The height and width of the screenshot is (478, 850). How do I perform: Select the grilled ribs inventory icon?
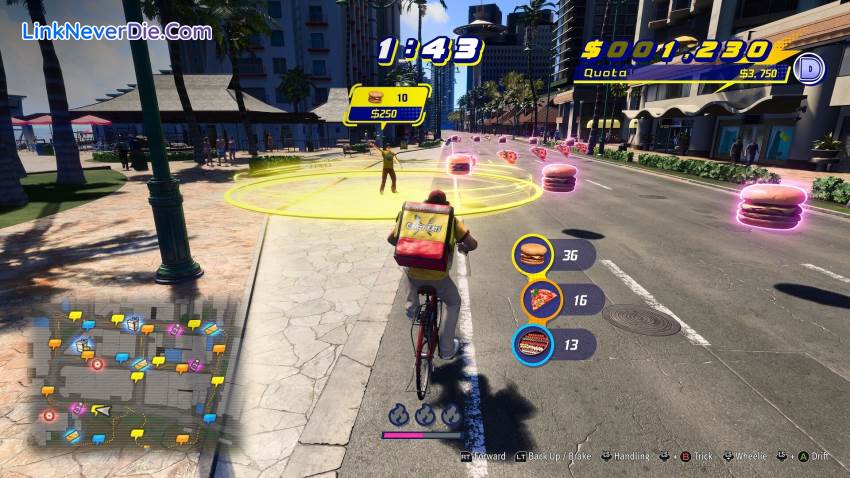[533, 345]
